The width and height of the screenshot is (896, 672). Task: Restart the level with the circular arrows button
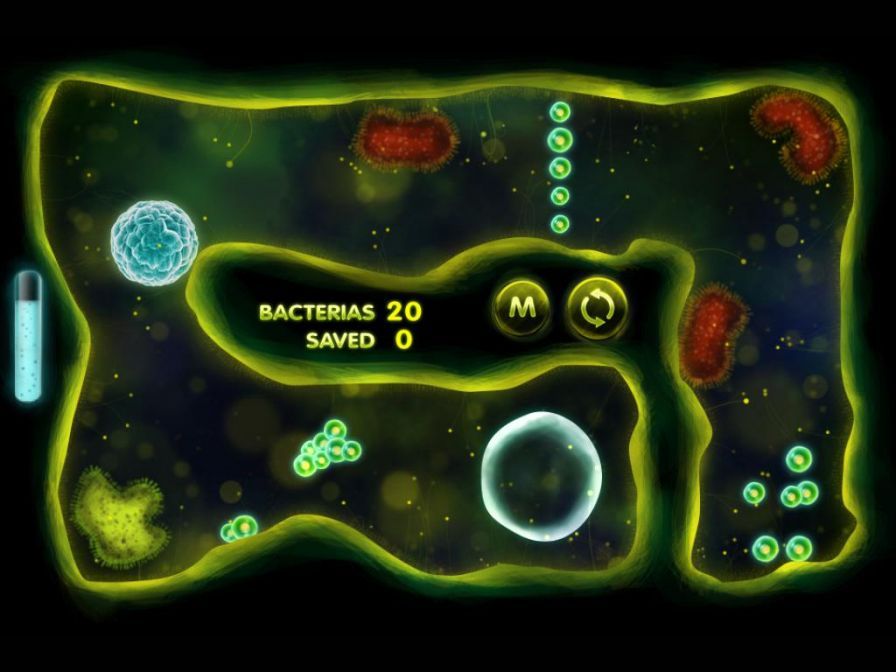pos(597,307)
